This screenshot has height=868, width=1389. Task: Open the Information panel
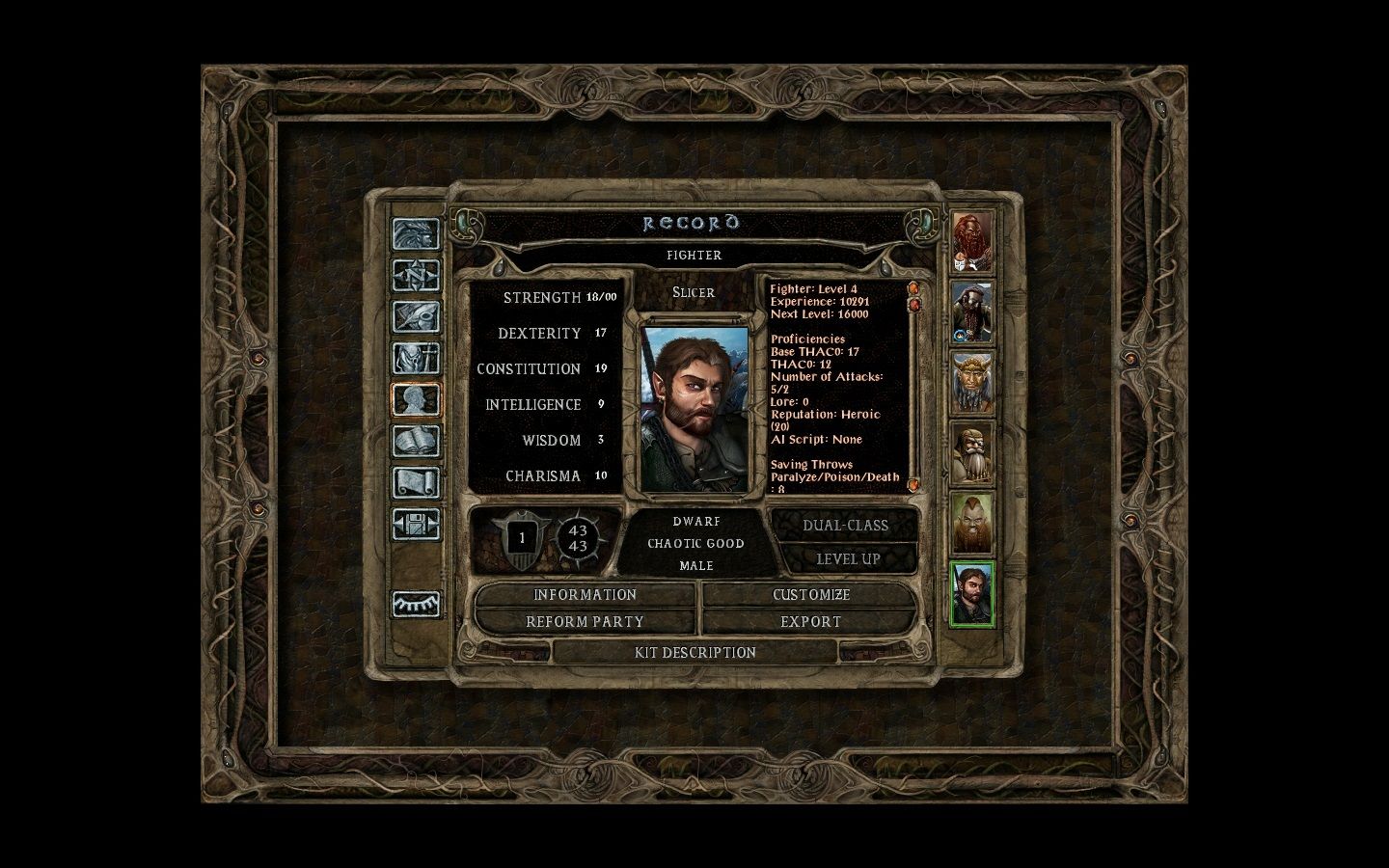(x=585, y=595)
